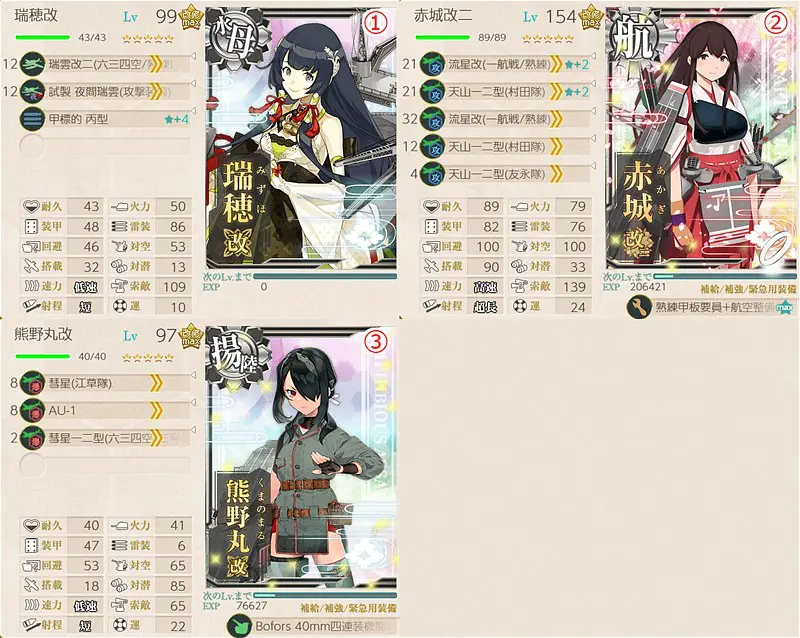Viewport: 800px width, 638px height.
Task: Select the Bofors 40mm四連装 extra slot
Action: [312, 625]
